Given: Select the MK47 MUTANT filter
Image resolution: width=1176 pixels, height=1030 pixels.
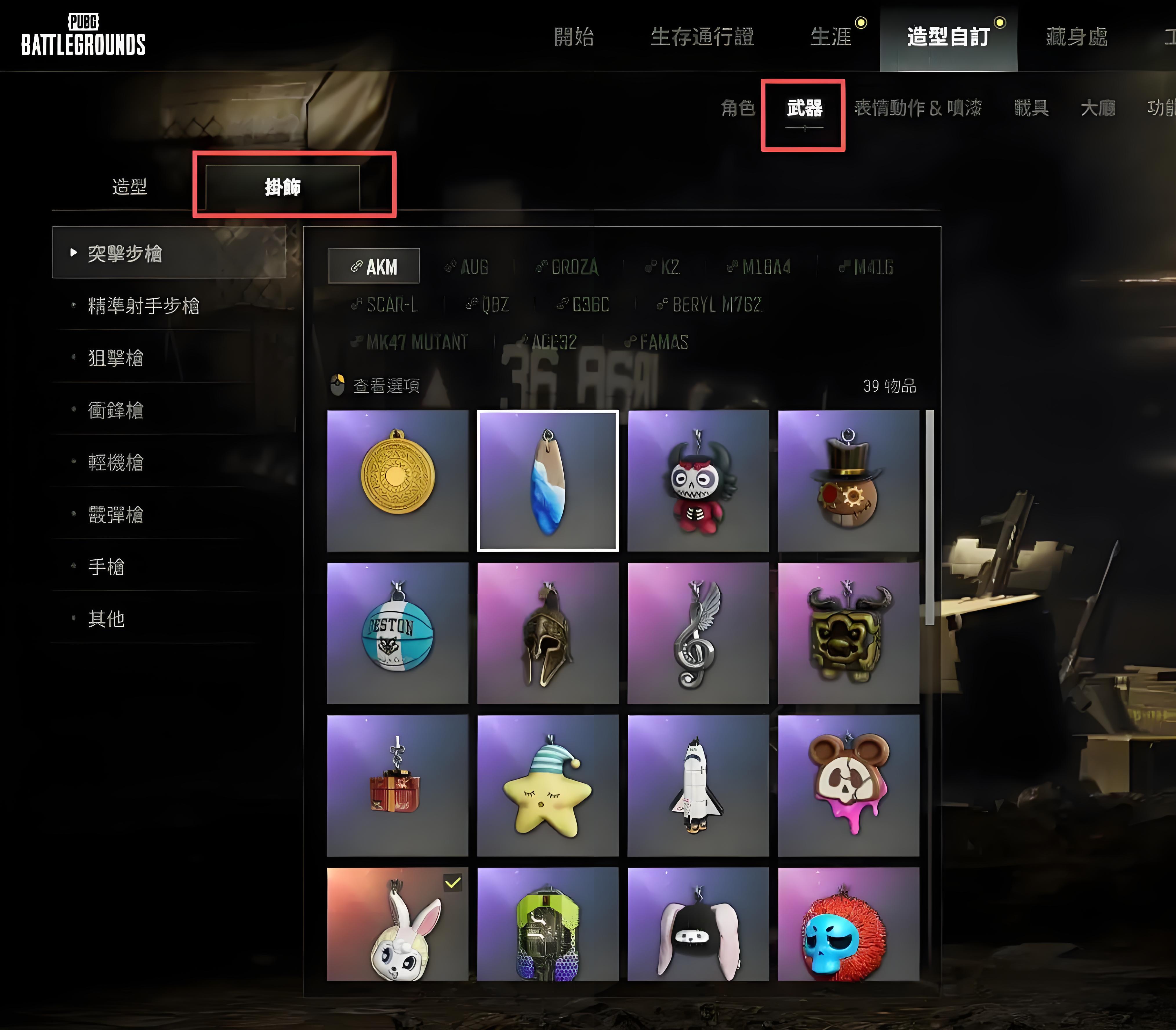Looking at the screenshot, I should (417, 342).
